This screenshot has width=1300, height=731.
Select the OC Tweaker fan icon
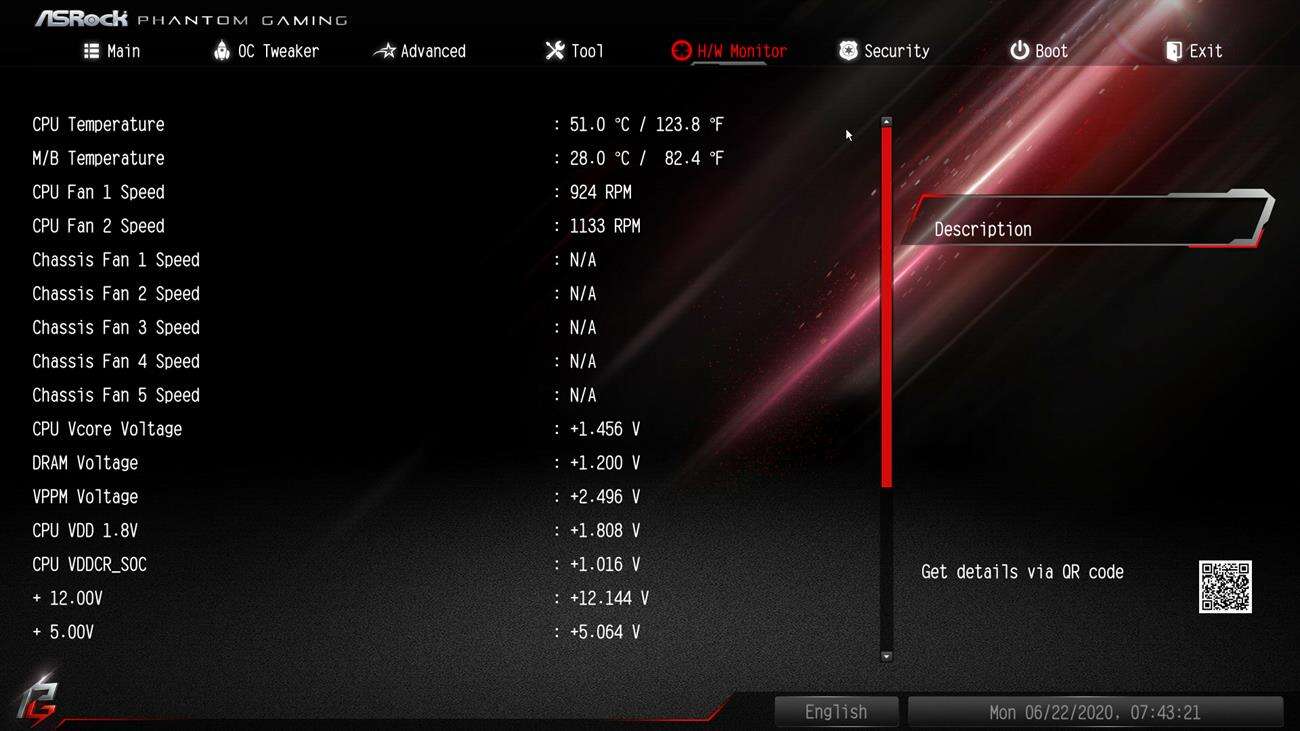(223, 50)
